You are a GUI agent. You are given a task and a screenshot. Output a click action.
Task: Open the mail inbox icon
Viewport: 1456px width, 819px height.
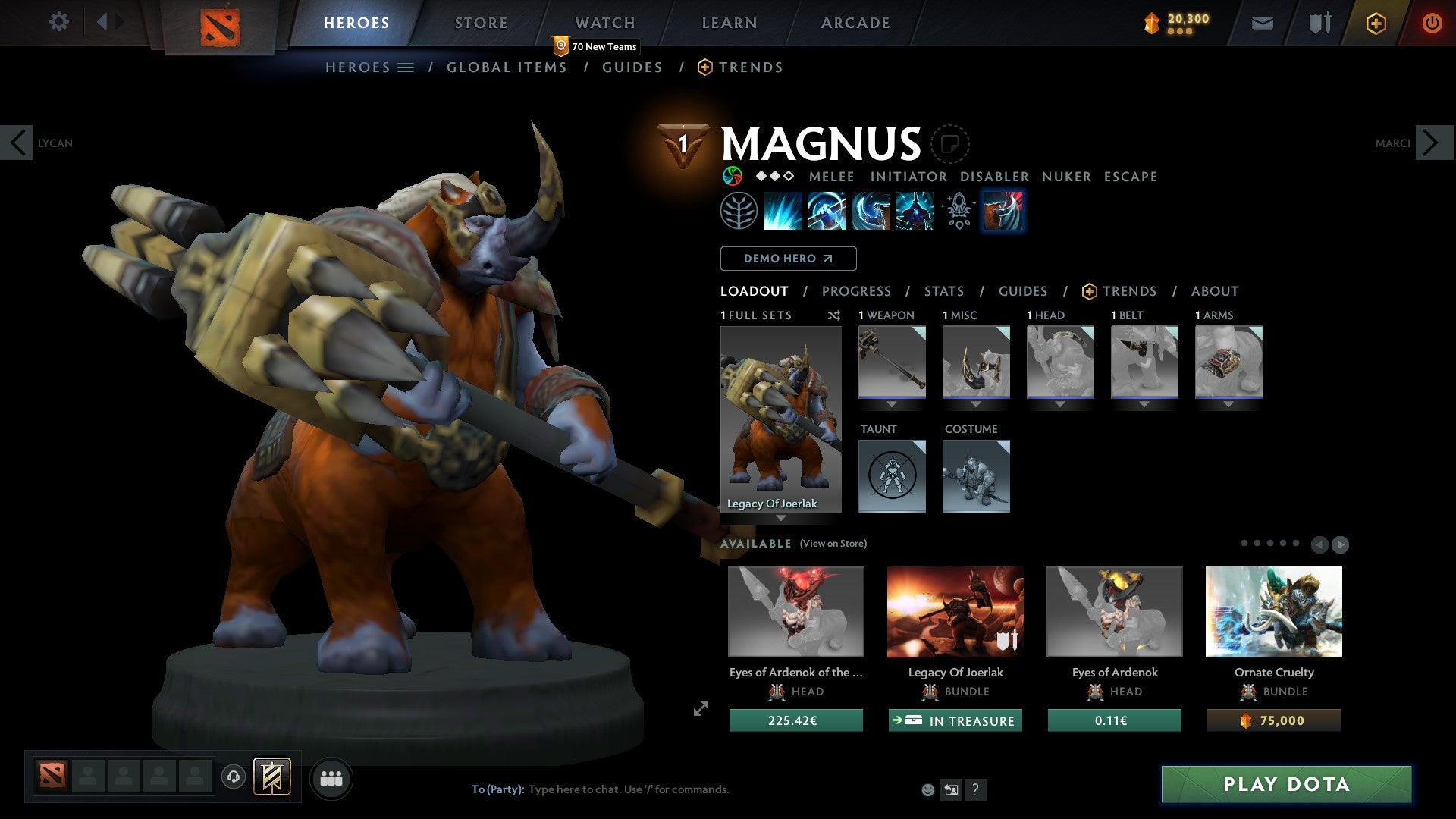tap(1262, 23)
